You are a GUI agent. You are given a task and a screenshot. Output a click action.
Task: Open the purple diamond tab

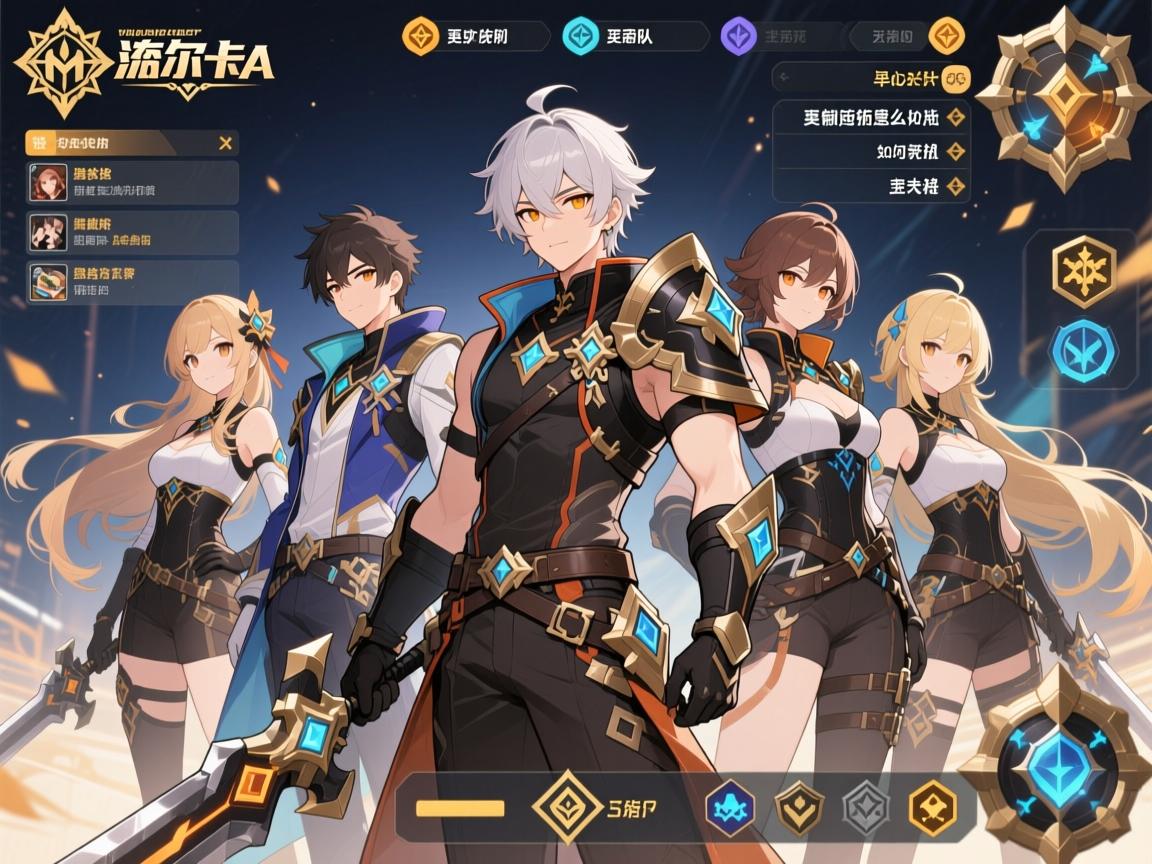[738, 37]
